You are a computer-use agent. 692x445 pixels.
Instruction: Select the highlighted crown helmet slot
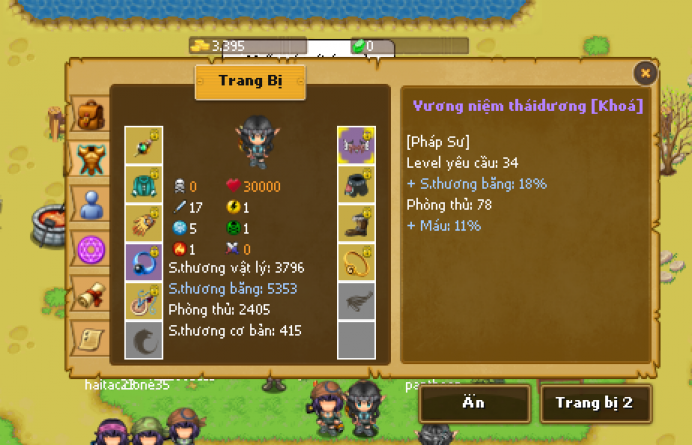(356, 145)
